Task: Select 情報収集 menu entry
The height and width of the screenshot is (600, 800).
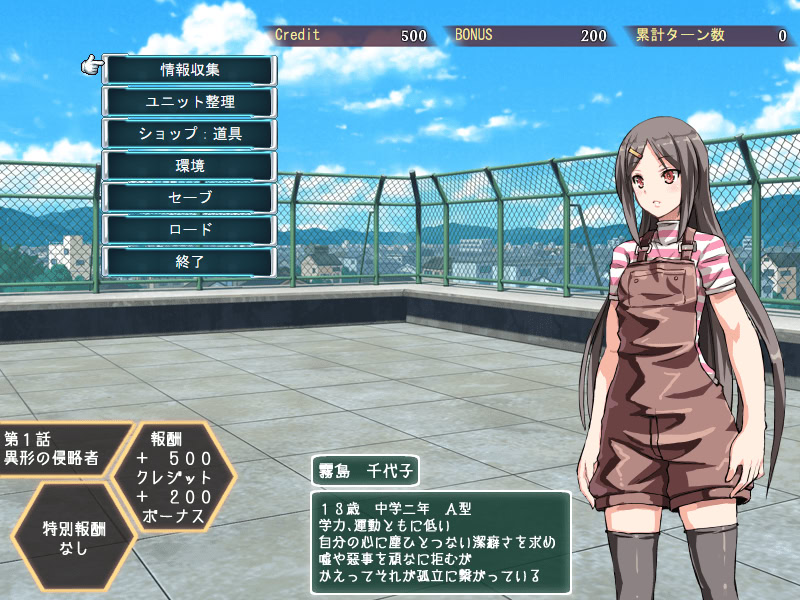Action: pos(189,70)
